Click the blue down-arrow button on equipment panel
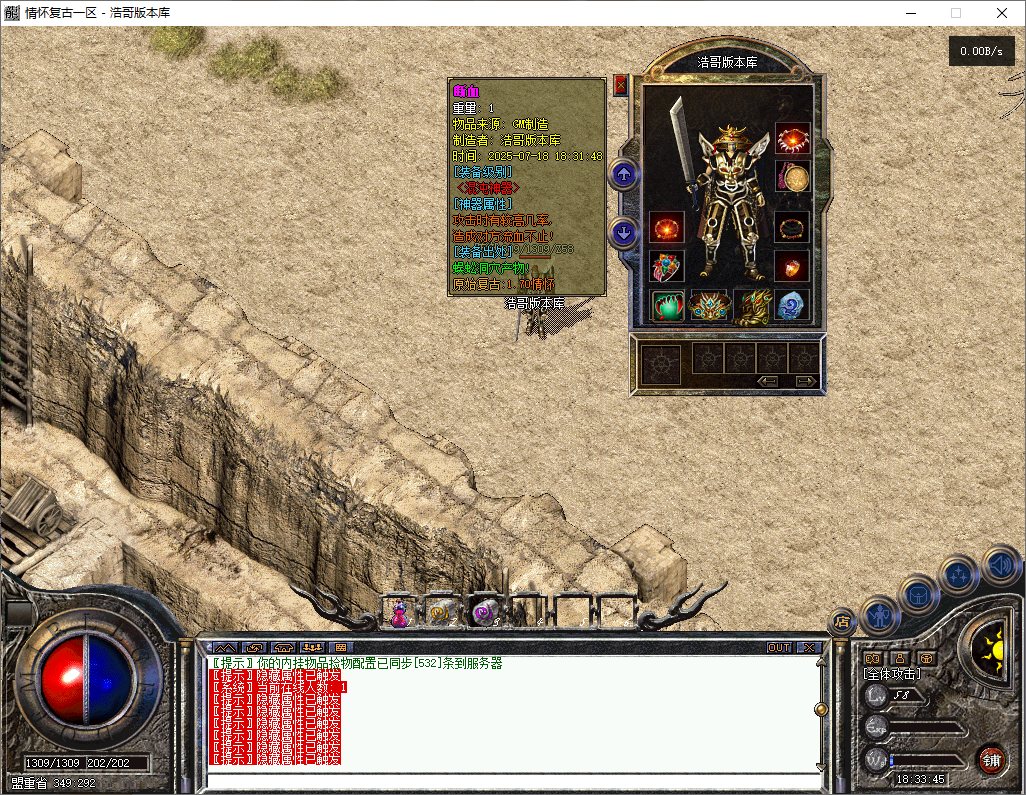The width and height of the screenshot is (1026, 795). [624, 233]
